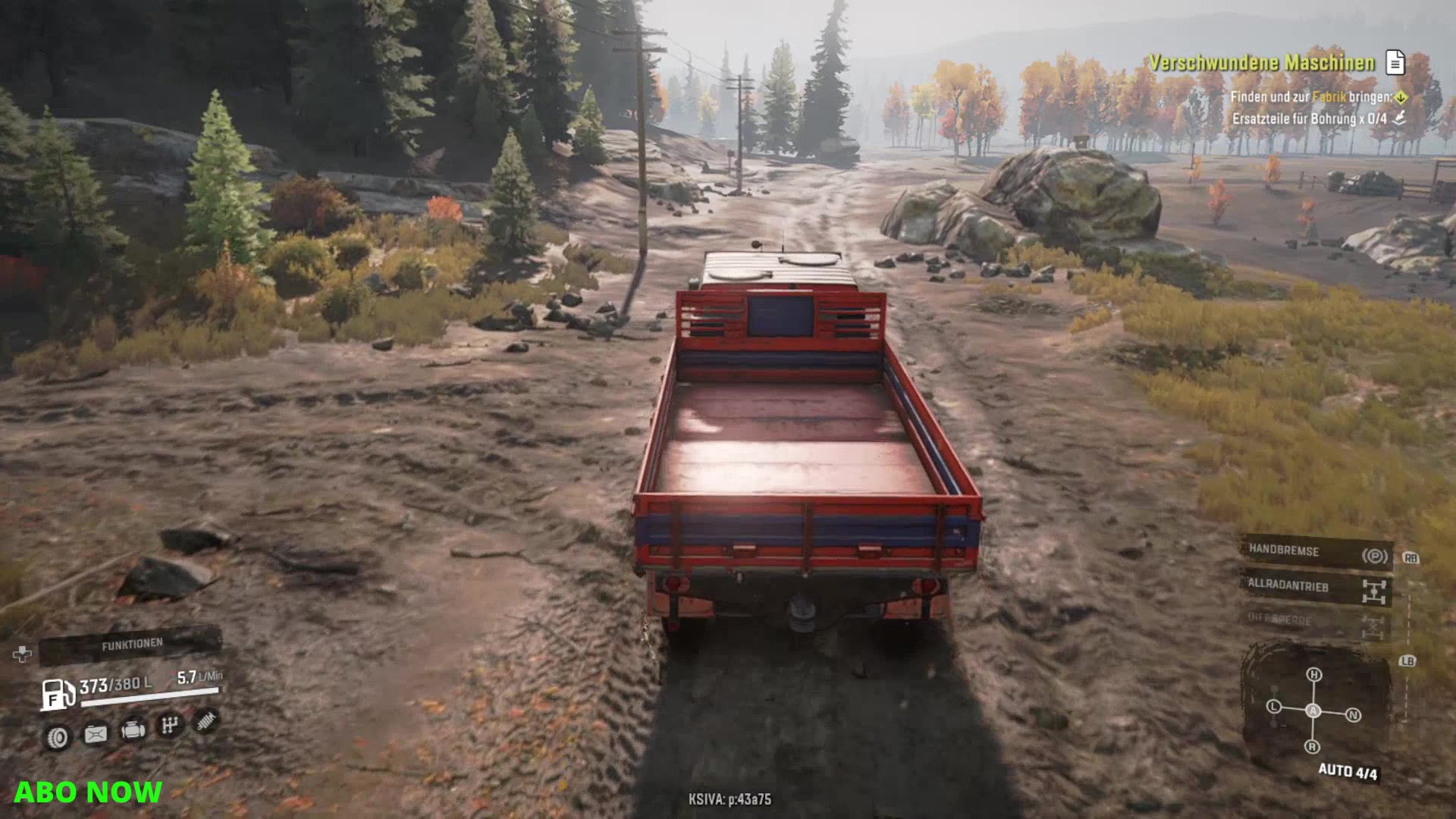Screen dimensions: 1456x819
Task: Click the engine status icon
Action: point(133,730)
